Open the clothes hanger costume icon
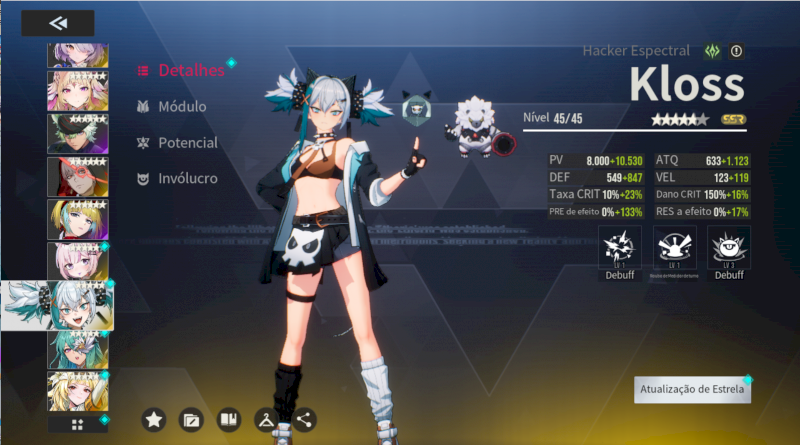The height and width of the screenshot is (445, 800). pyautogui.click(x=267, y=420)
